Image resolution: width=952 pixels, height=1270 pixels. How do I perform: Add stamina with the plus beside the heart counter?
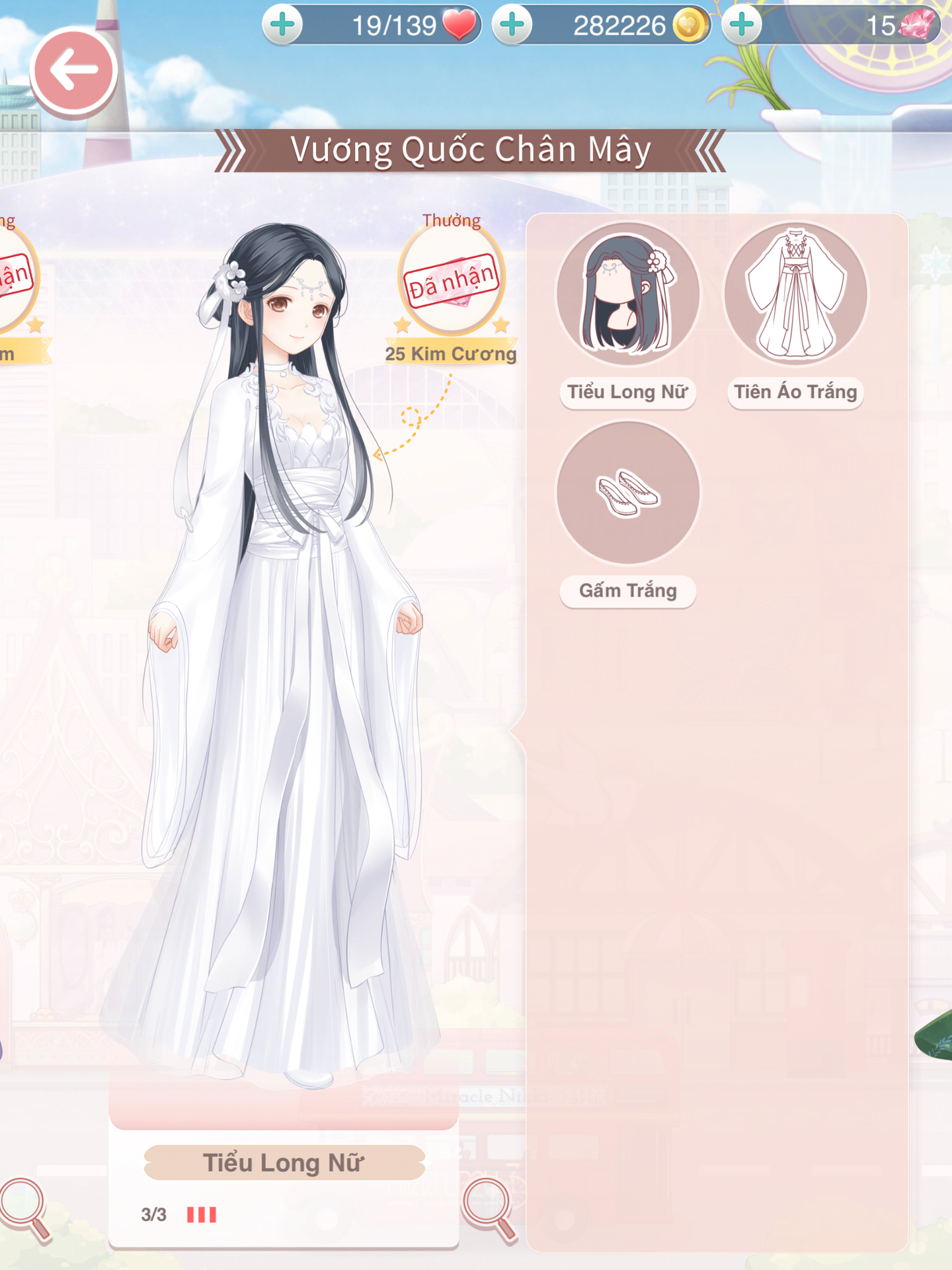pyautogui.click(x=283, y=25)
